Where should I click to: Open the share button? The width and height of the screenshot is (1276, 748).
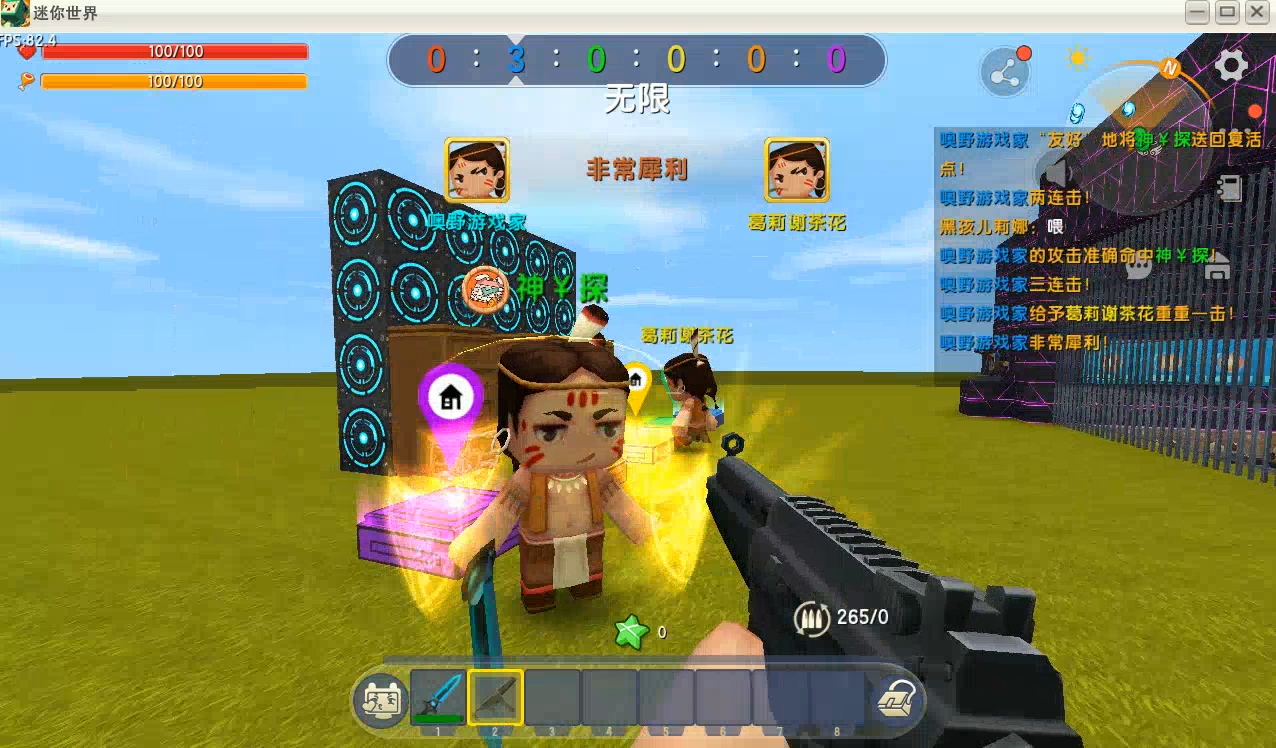tap(1004, 74)
